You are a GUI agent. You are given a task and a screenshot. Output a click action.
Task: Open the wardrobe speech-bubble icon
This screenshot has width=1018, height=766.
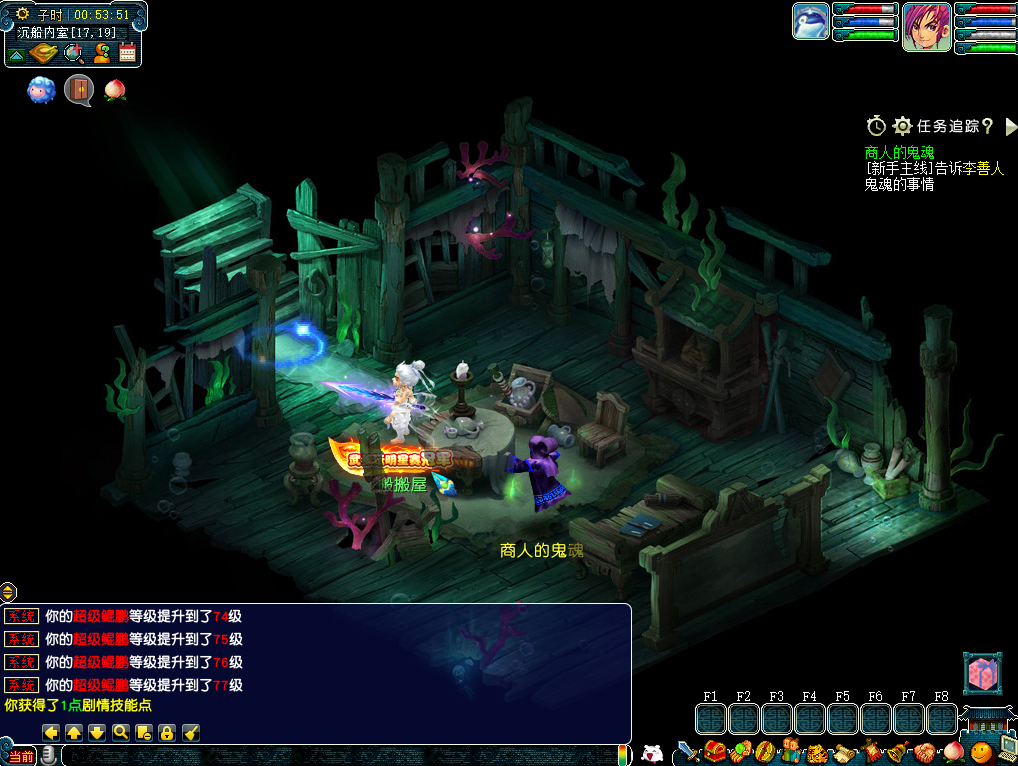tap(79, 90)
